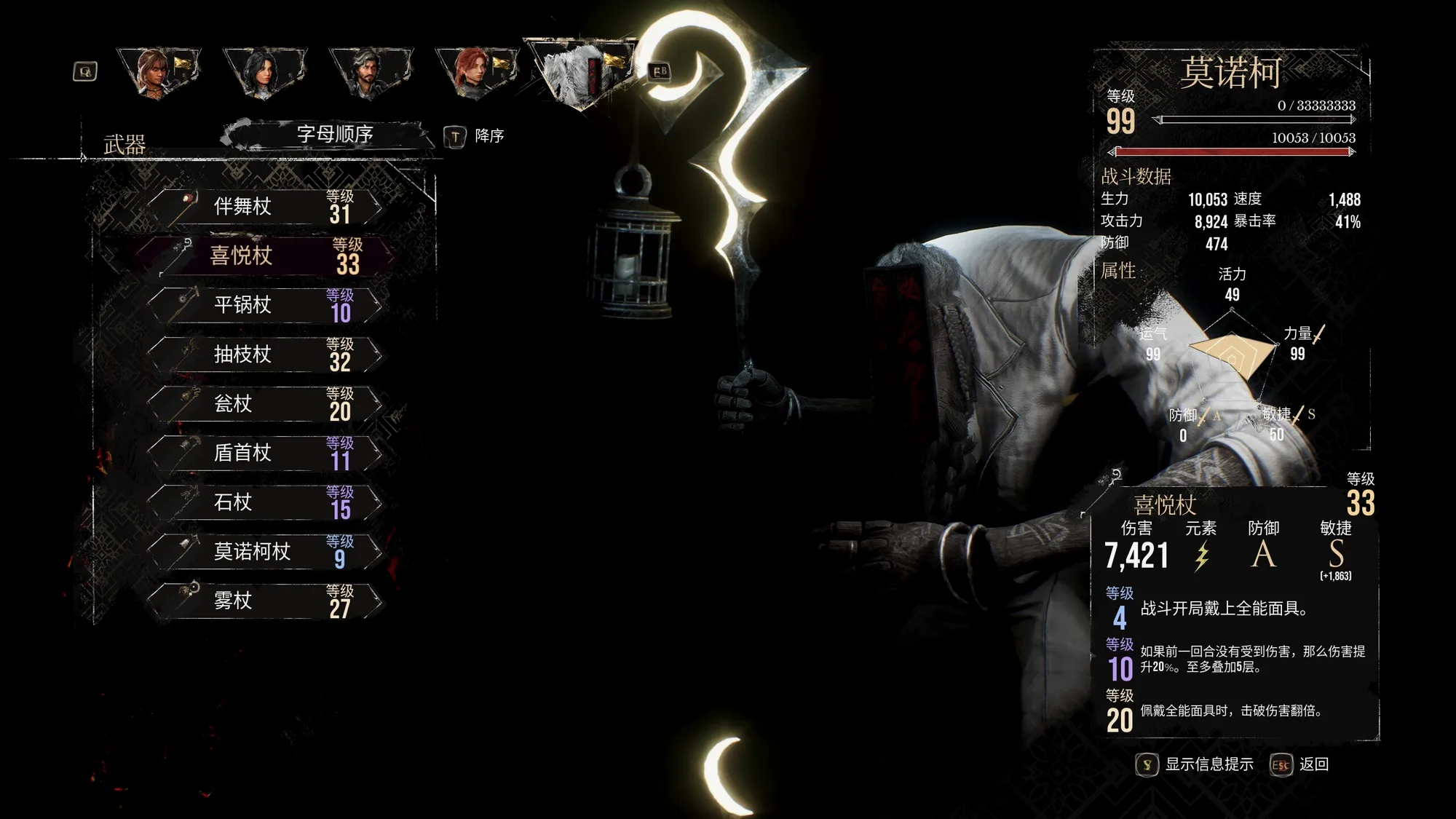The width and height of the screenshot is (1456, 819).
Task: Choose the red-haired woman character portrait
Action: coord(476,72)
